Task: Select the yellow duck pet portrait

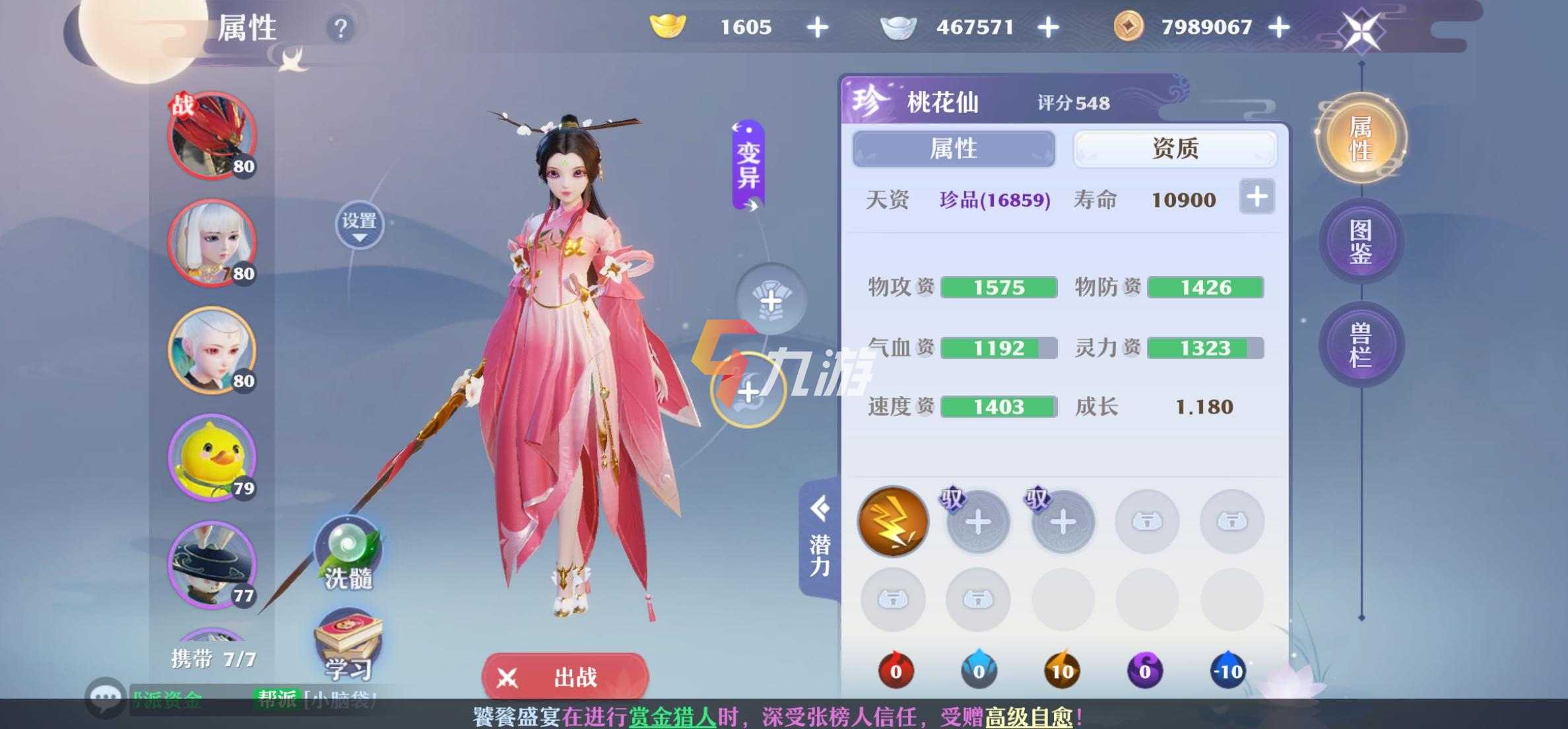Action: coord(211,458)
